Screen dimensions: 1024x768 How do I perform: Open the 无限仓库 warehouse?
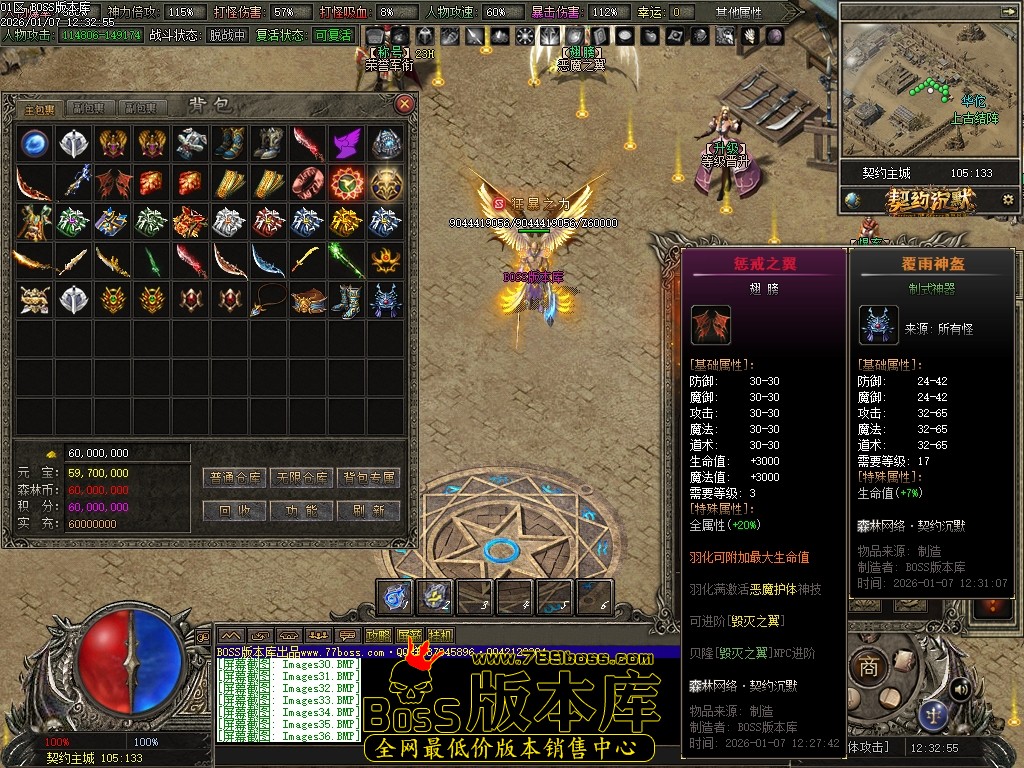(x=302, y=478)
